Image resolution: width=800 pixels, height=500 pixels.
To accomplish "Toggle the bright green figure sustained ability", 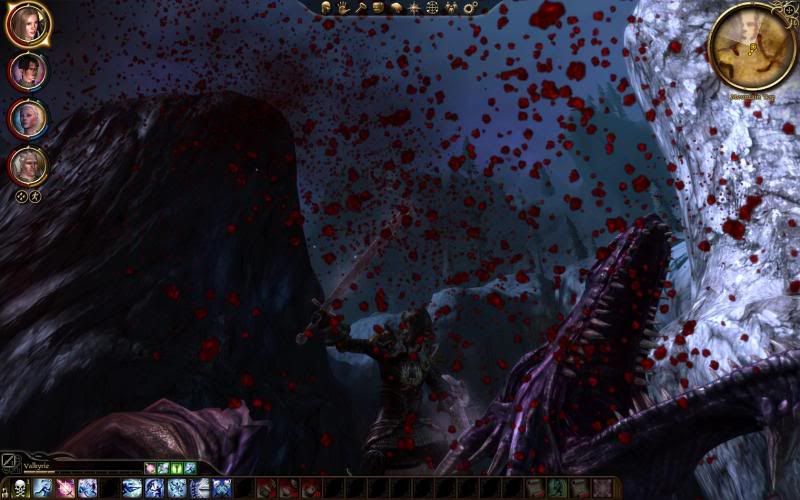I will point(176,467).
